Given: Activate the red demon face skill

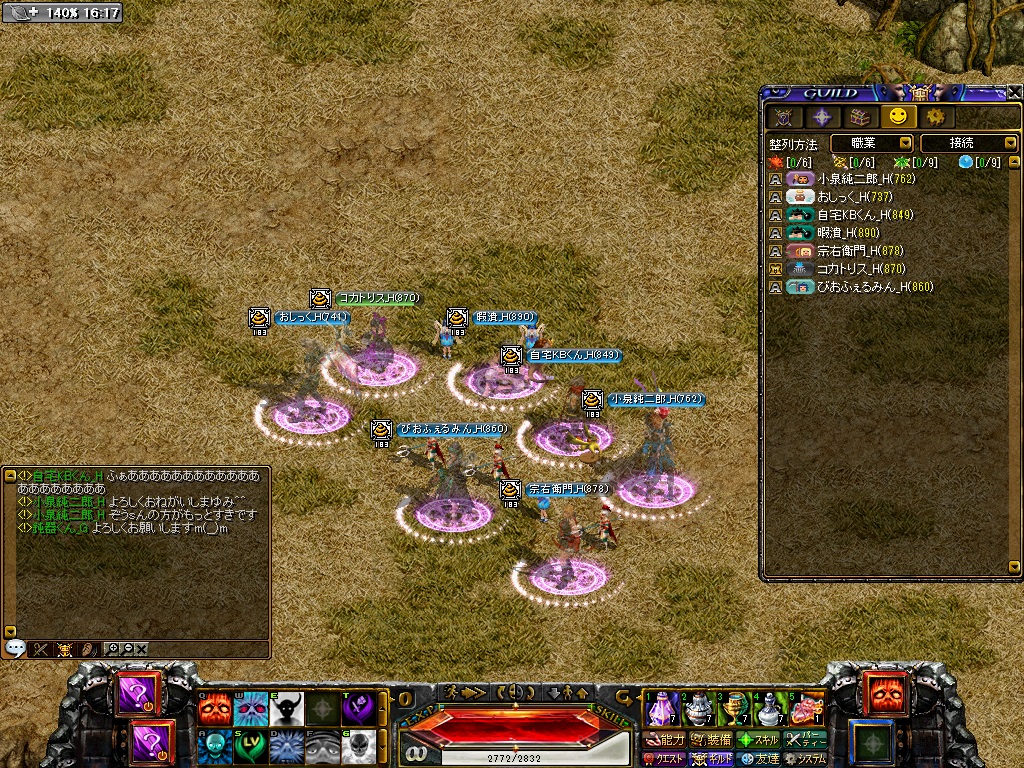Looking at the screenshot, I should pyautogui.click(x=213, y=708).
